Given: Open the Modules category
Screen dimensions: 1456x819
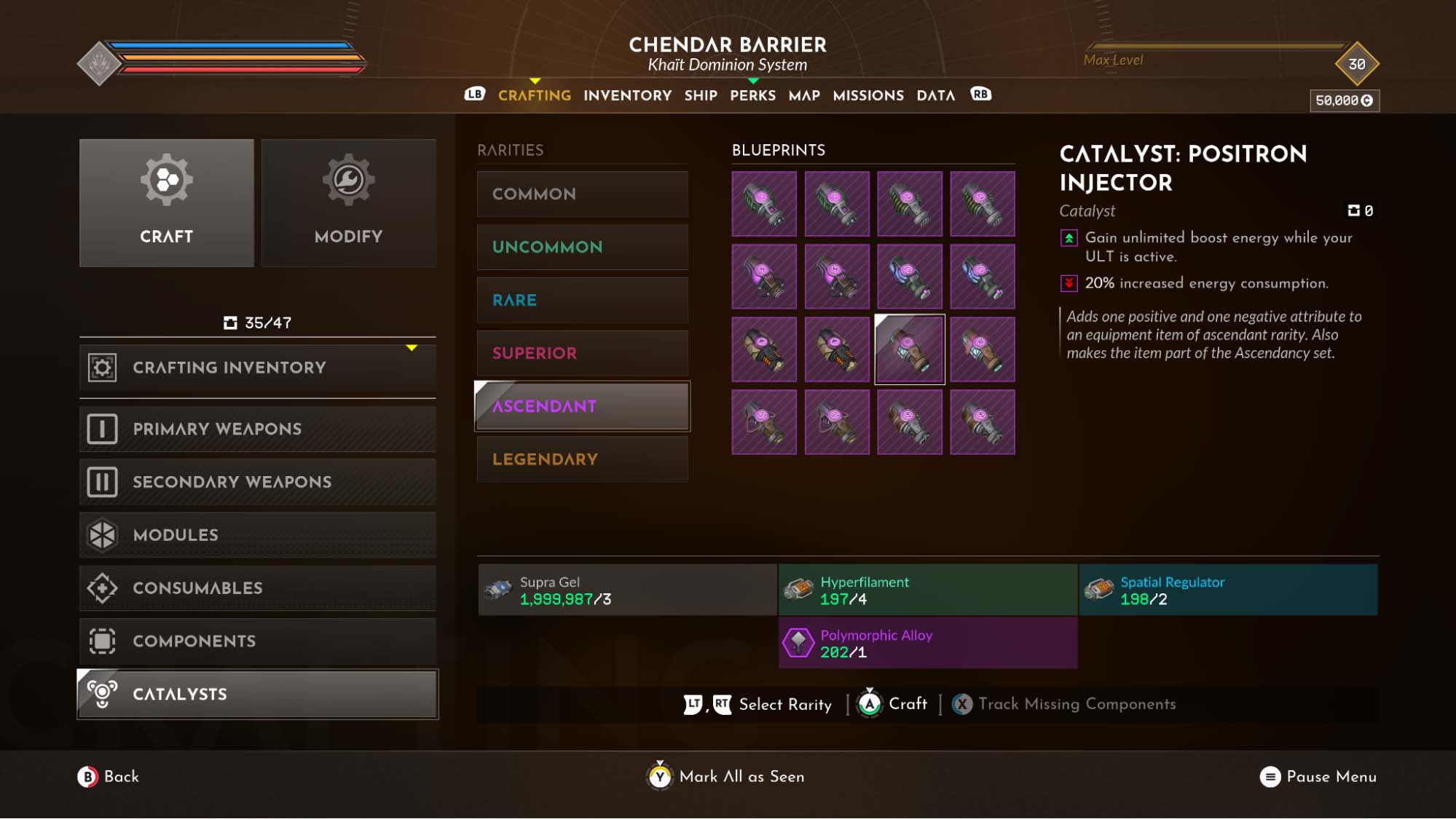Looking at the screenshot, I should click(x=257, y=535).
